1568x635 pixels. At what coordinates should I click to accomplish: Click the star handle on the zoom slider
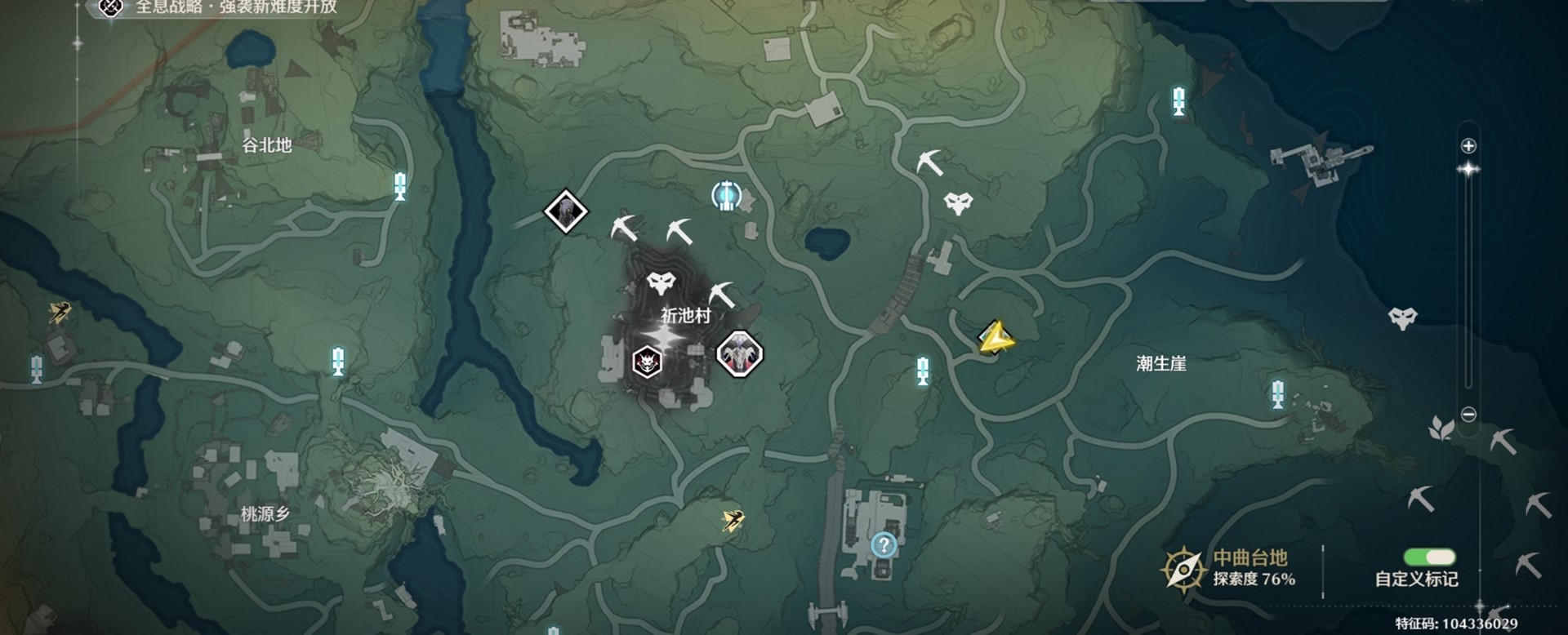pos(1468,169)
